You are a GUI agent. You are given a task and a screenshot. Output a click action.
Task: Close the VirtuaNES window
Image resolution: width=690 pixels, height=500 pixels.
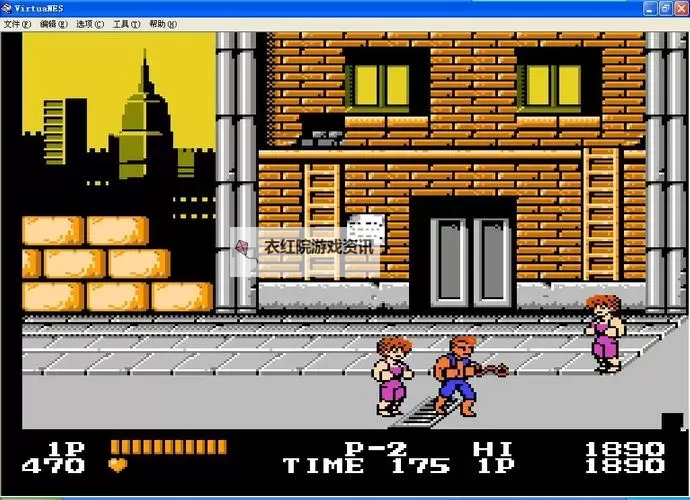pos(681,7)
